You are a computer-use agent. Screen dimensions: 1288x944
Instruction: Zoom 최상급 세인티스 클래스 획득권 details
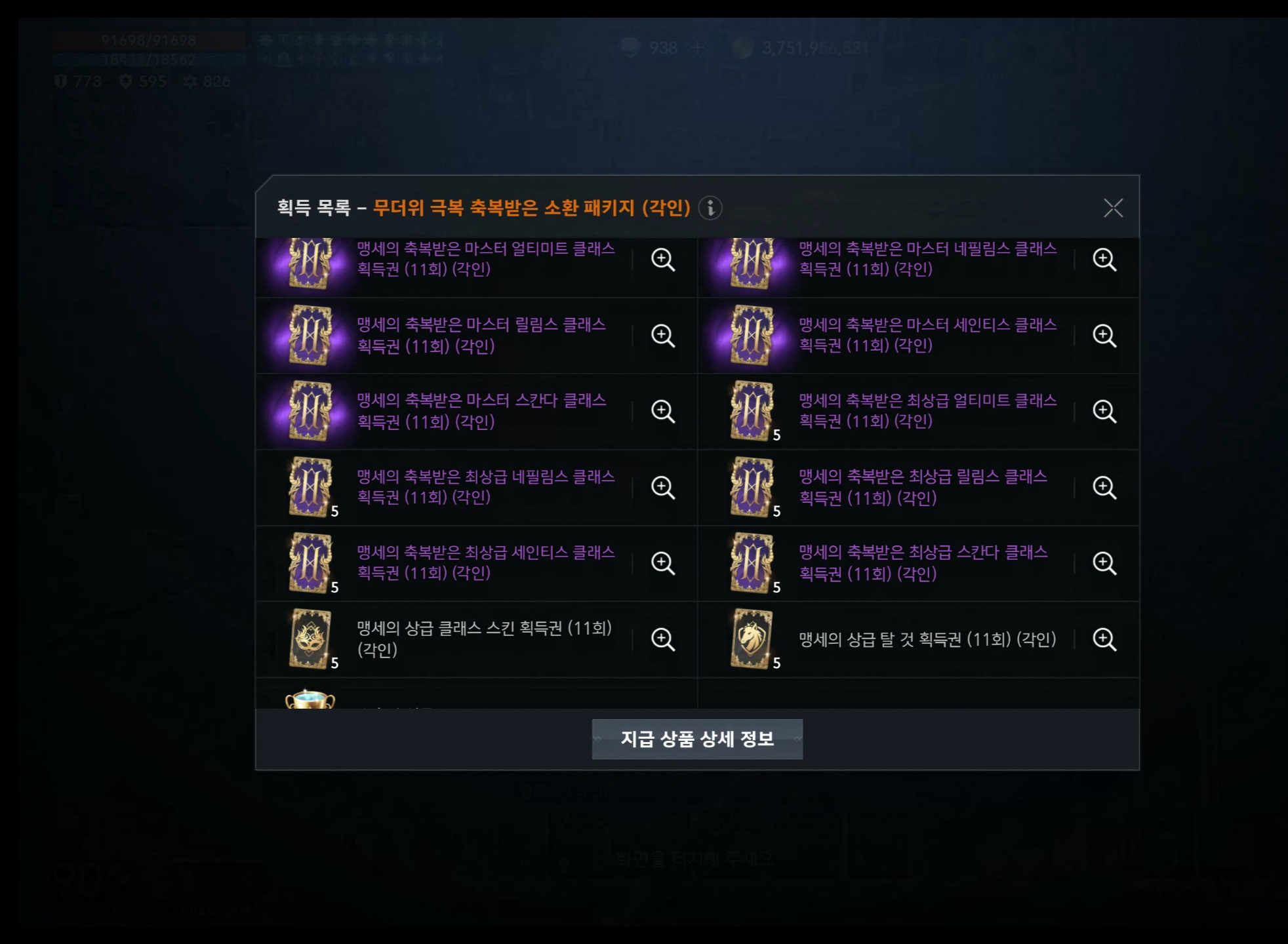[x=664, y=564]
